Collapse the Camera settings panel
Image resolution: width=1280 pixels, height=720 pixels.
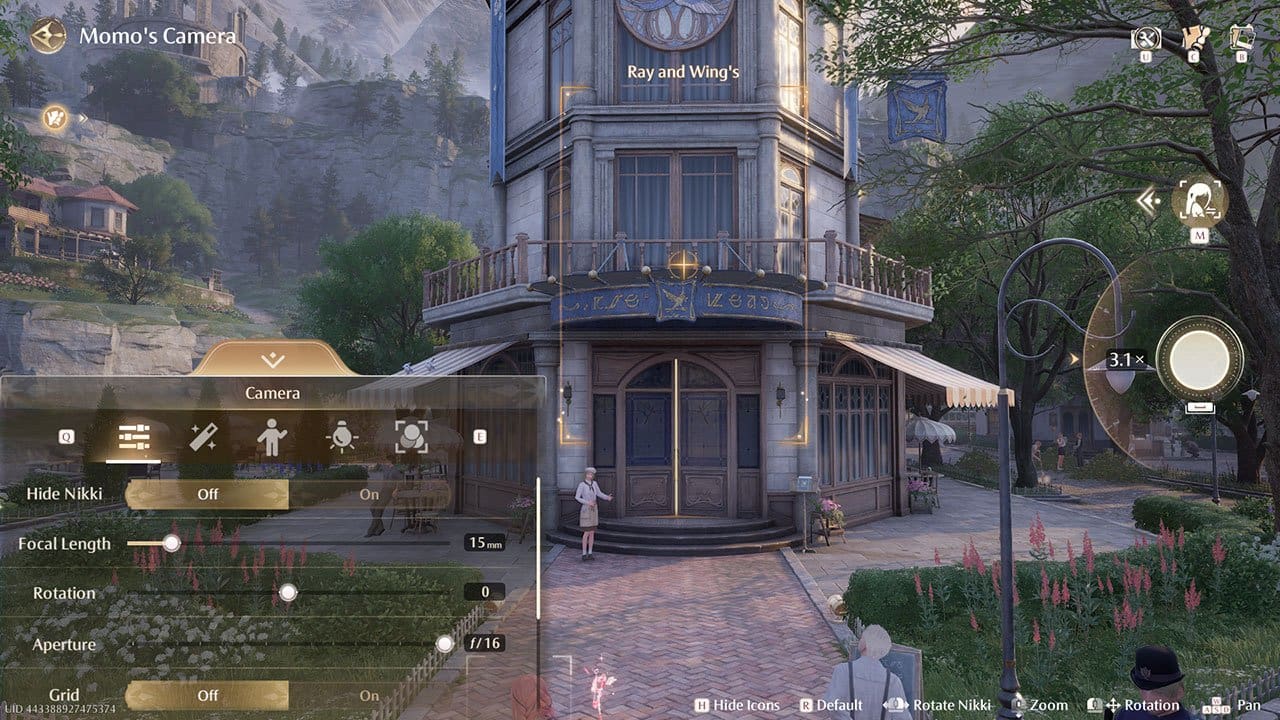[x=272, y=360]
